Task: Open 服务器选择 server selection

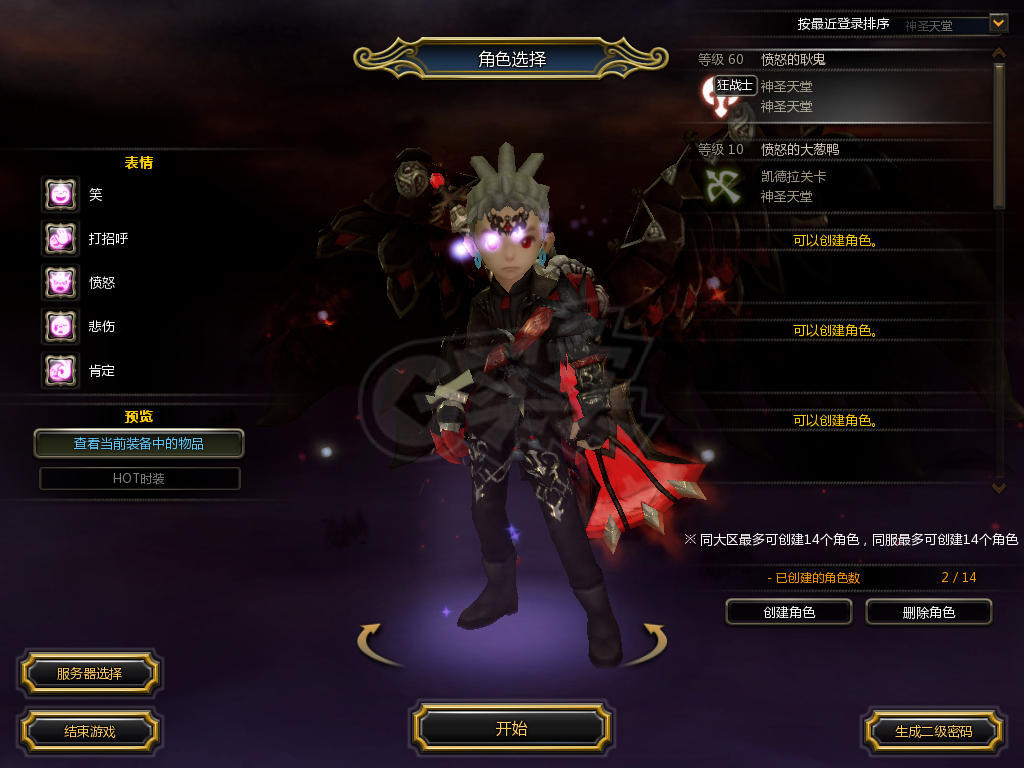Action: (89, 674)
